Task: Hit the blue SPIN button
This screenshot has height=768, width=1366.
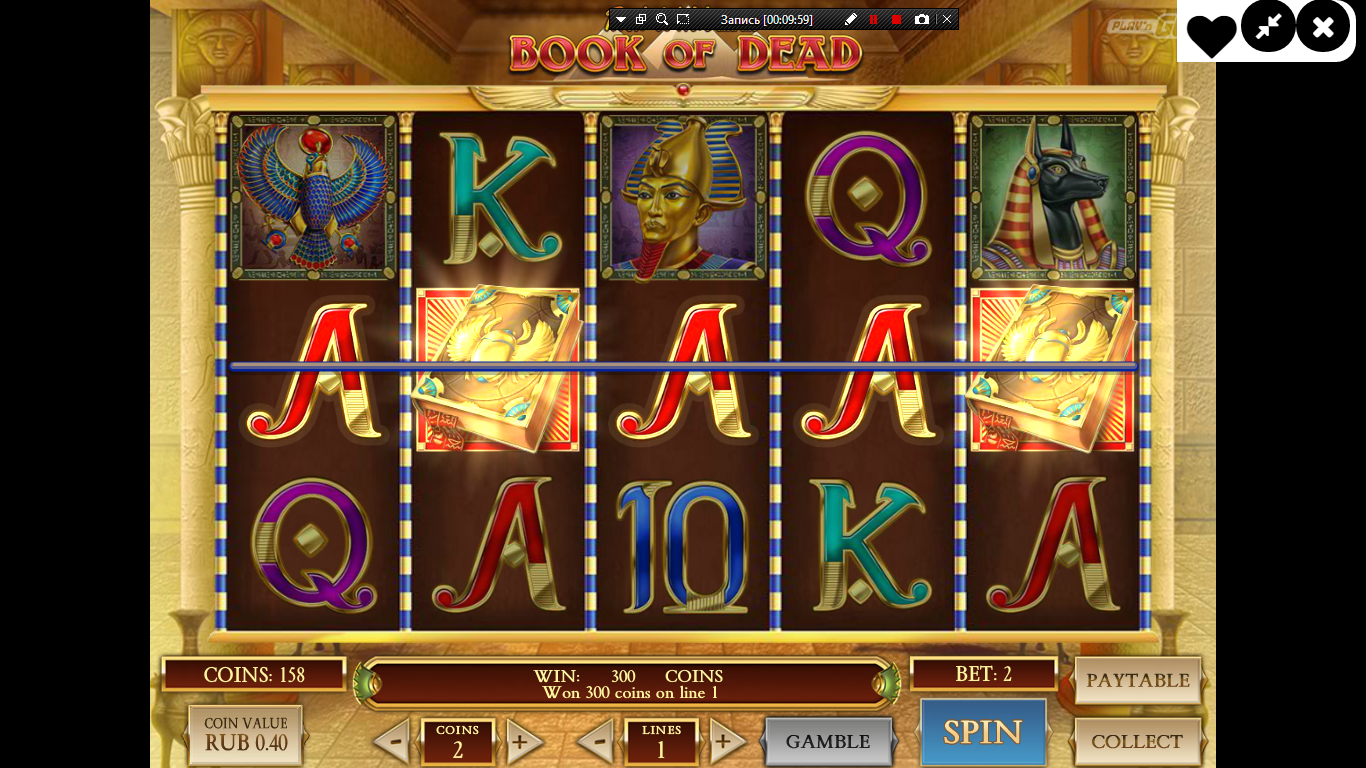Action: pos(982,733)
